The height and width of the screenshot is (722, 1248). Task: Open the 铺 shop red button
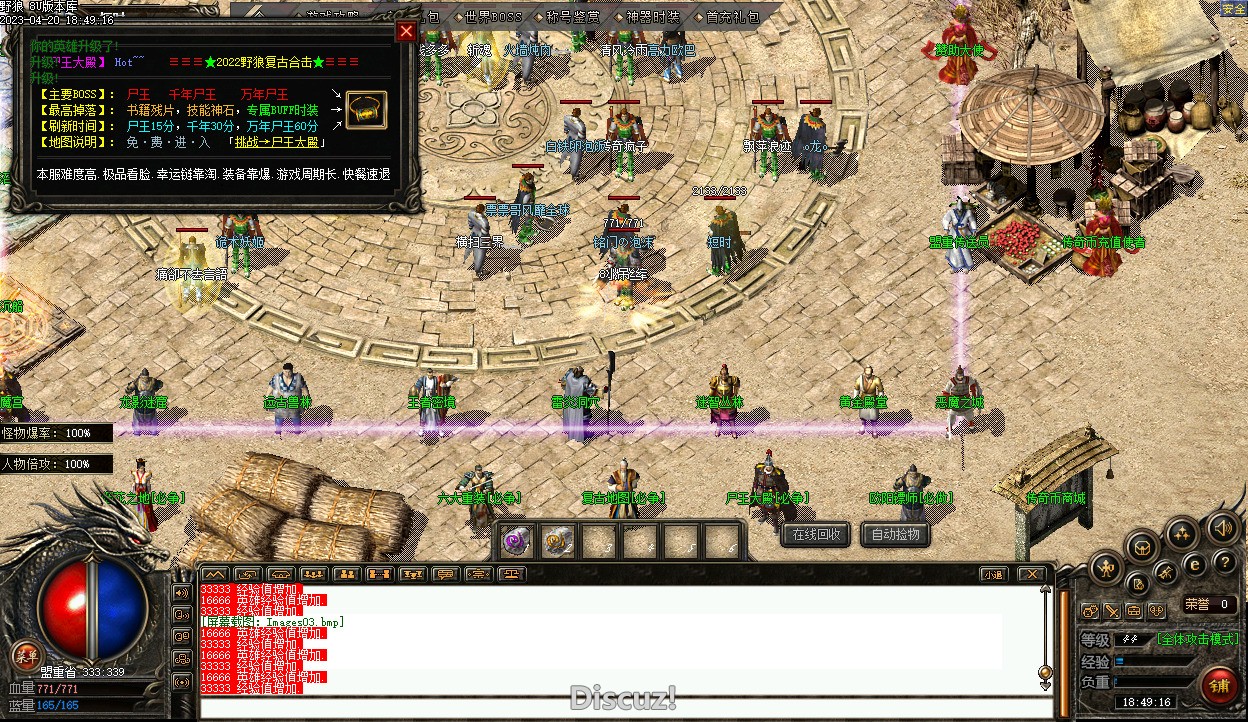[1219, 686]
